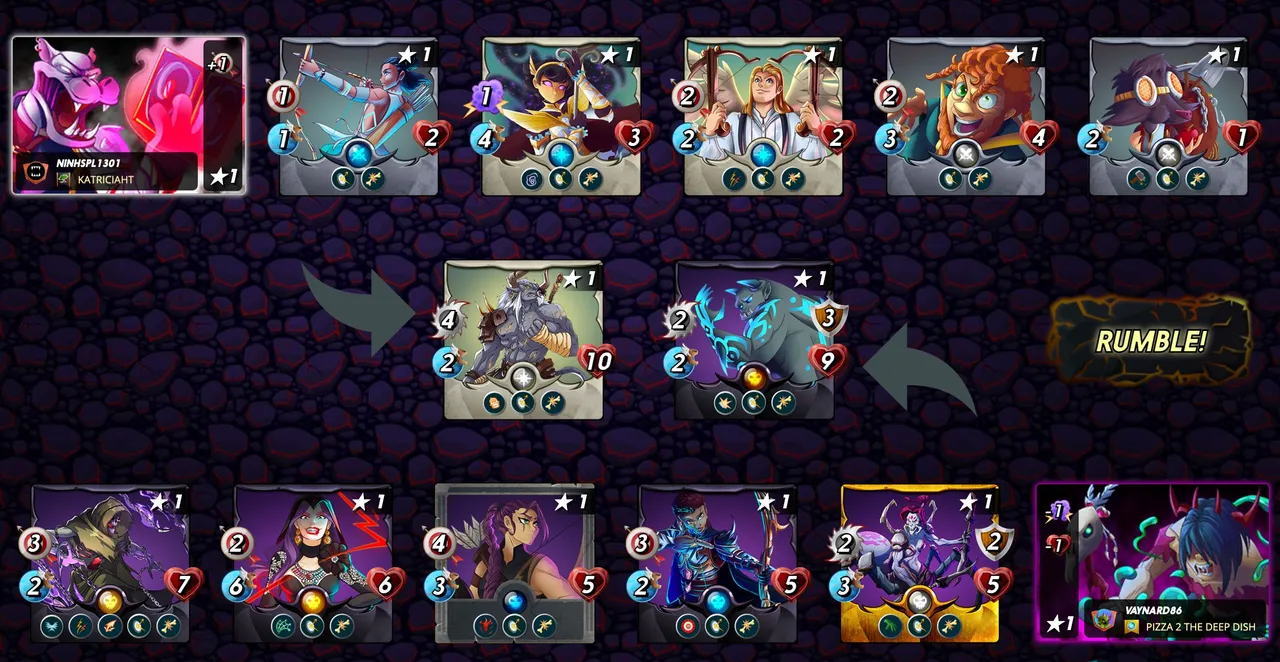Choose the white horned beast card with 10 health
Screen dimensions: 1280x662
[523, 340]
